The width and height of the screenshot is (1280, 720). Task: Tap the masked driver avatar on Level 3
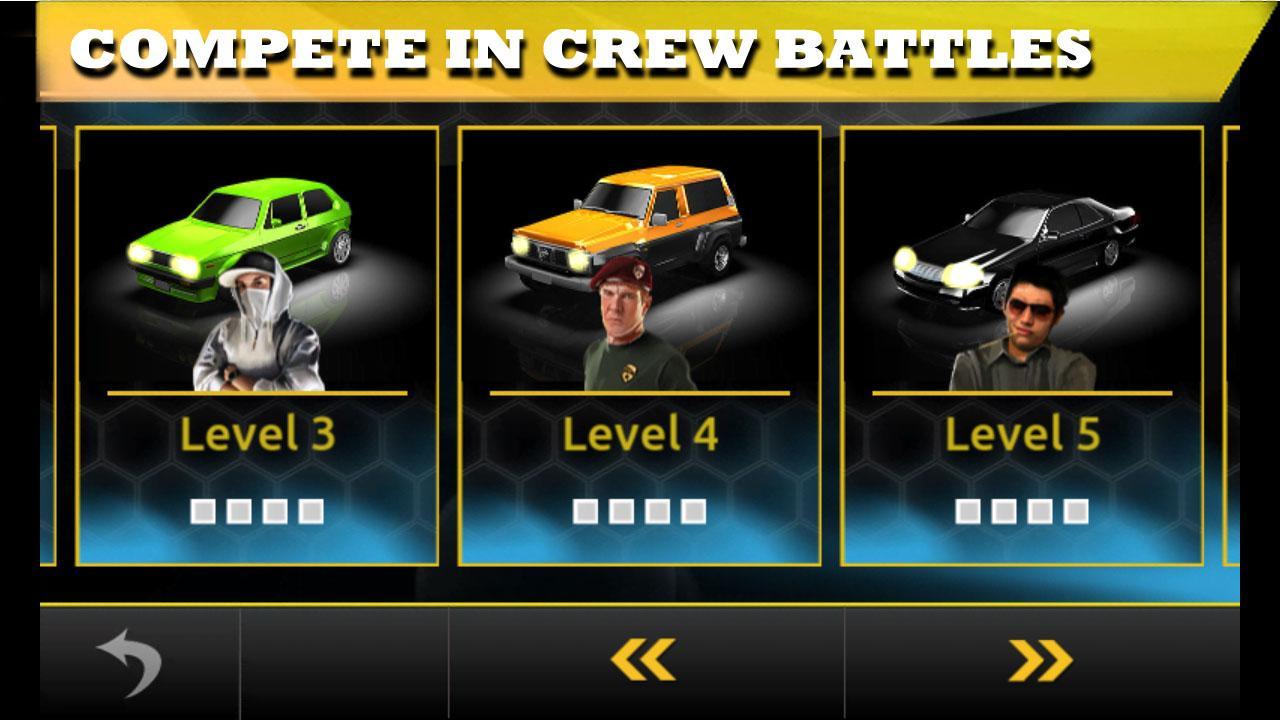coord(256,330)
